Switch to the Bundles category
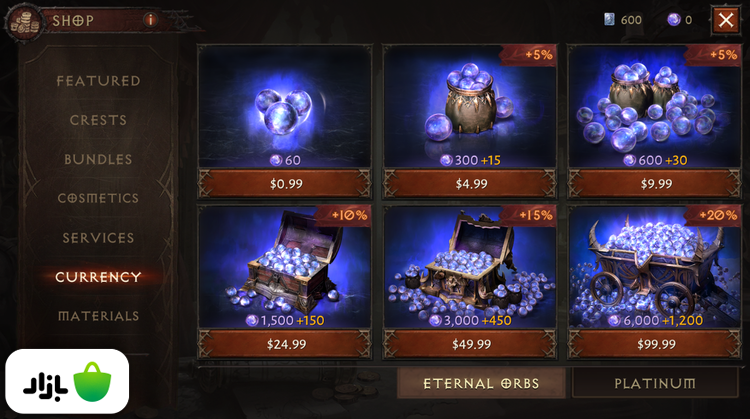750x419 pixels. click(98, 159)
